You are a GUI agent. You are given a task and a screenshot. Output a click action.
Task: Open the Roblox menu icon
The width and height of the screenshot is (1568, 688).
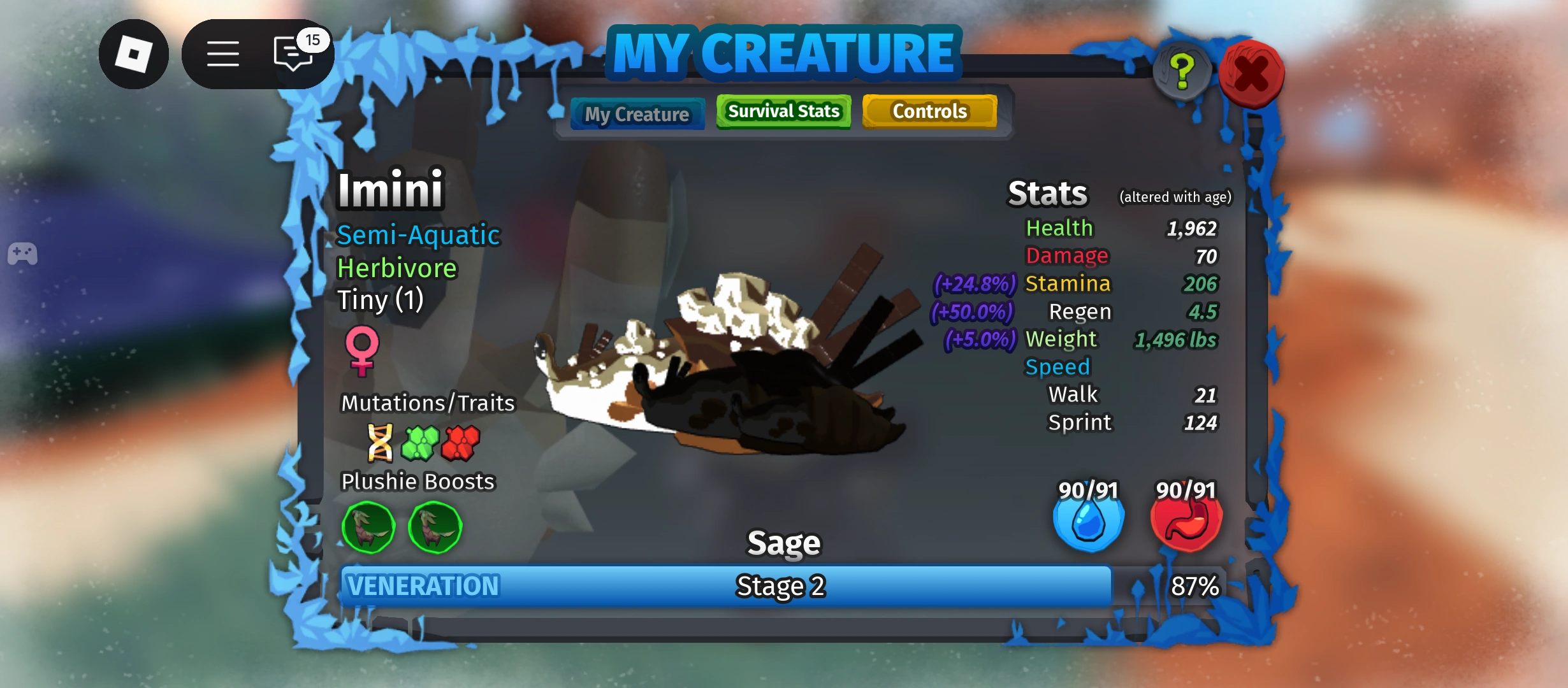(134, 54)
